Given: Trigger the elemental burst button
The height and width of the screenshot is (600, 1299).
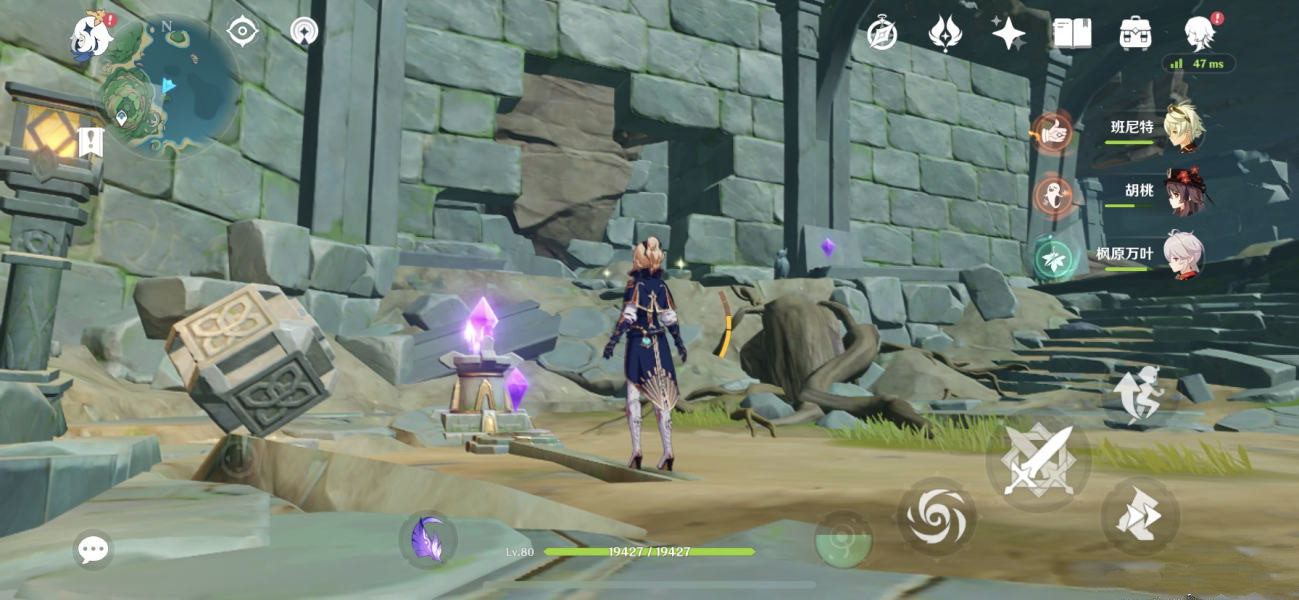Looking at the screenshot, I should (843, 540).
